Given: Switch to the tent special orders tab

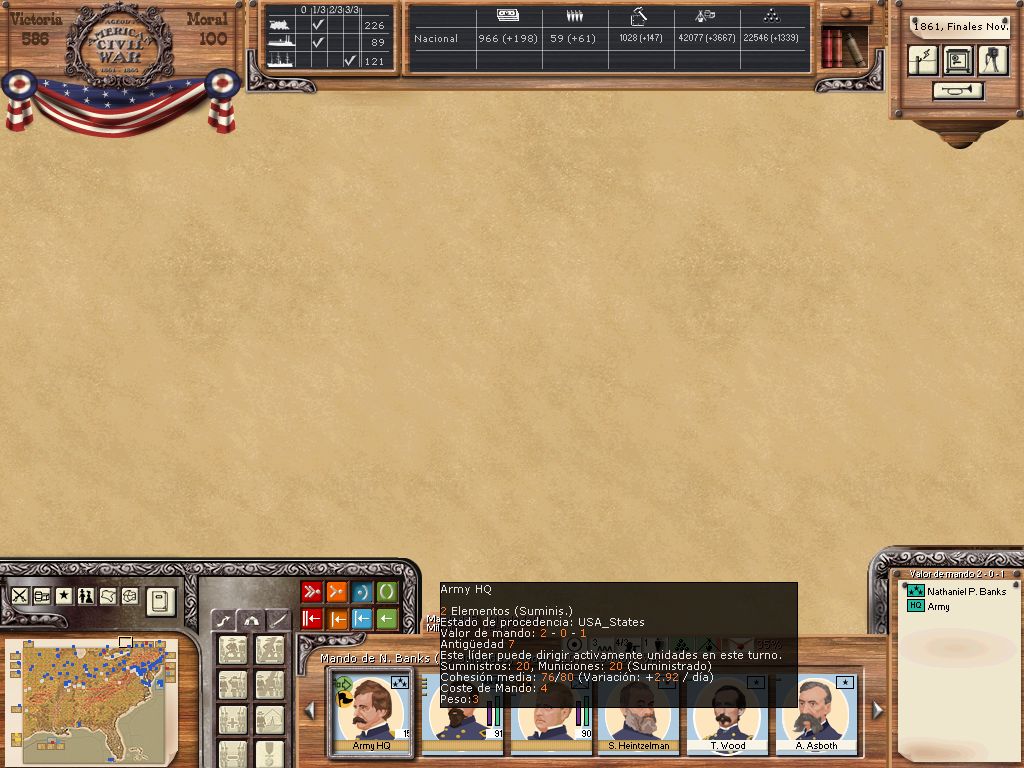Looking at the screenshot, I should (250, 620).
